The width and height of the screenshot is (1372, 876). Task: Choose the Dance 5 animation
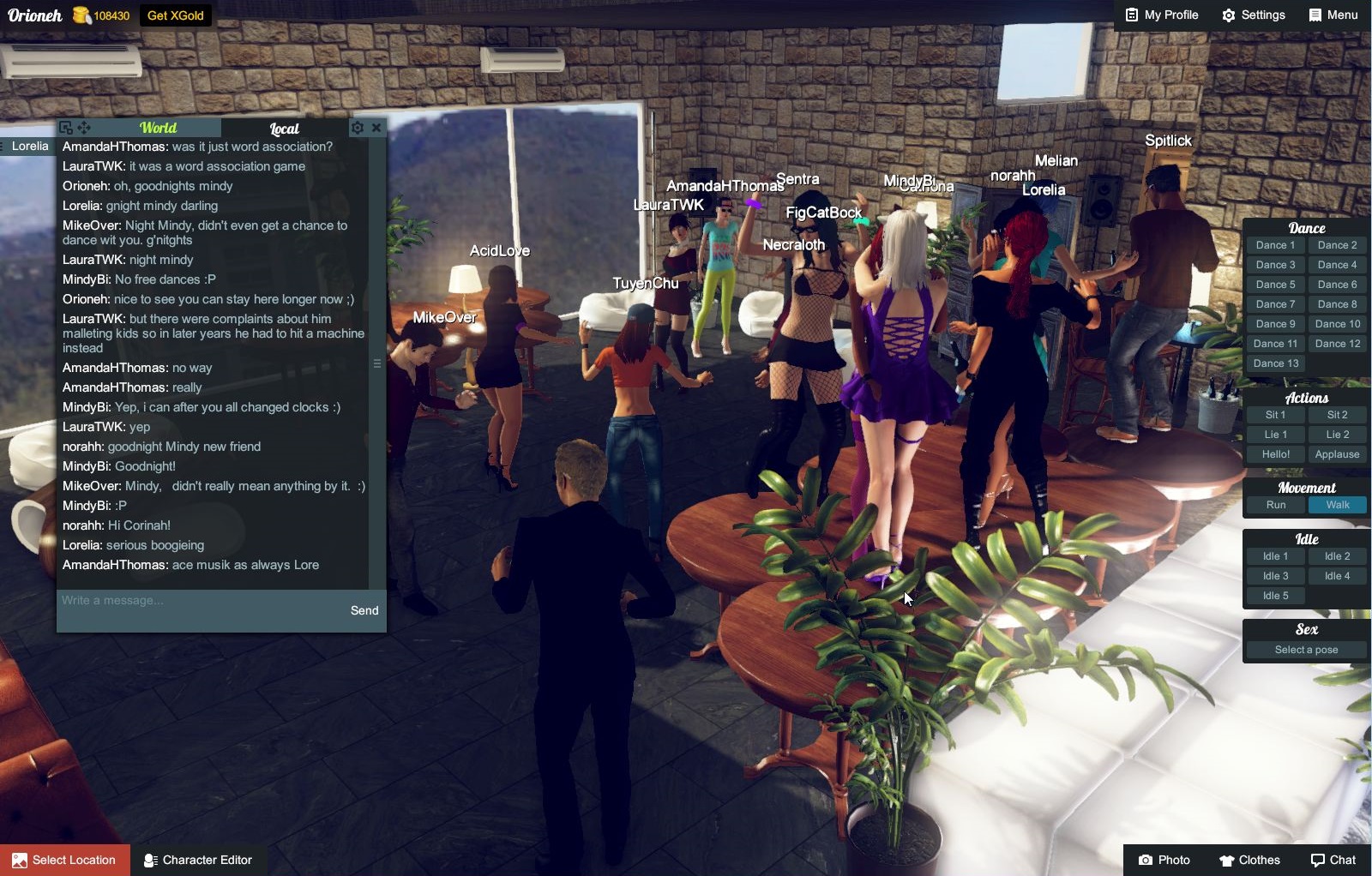[1275, 285]
